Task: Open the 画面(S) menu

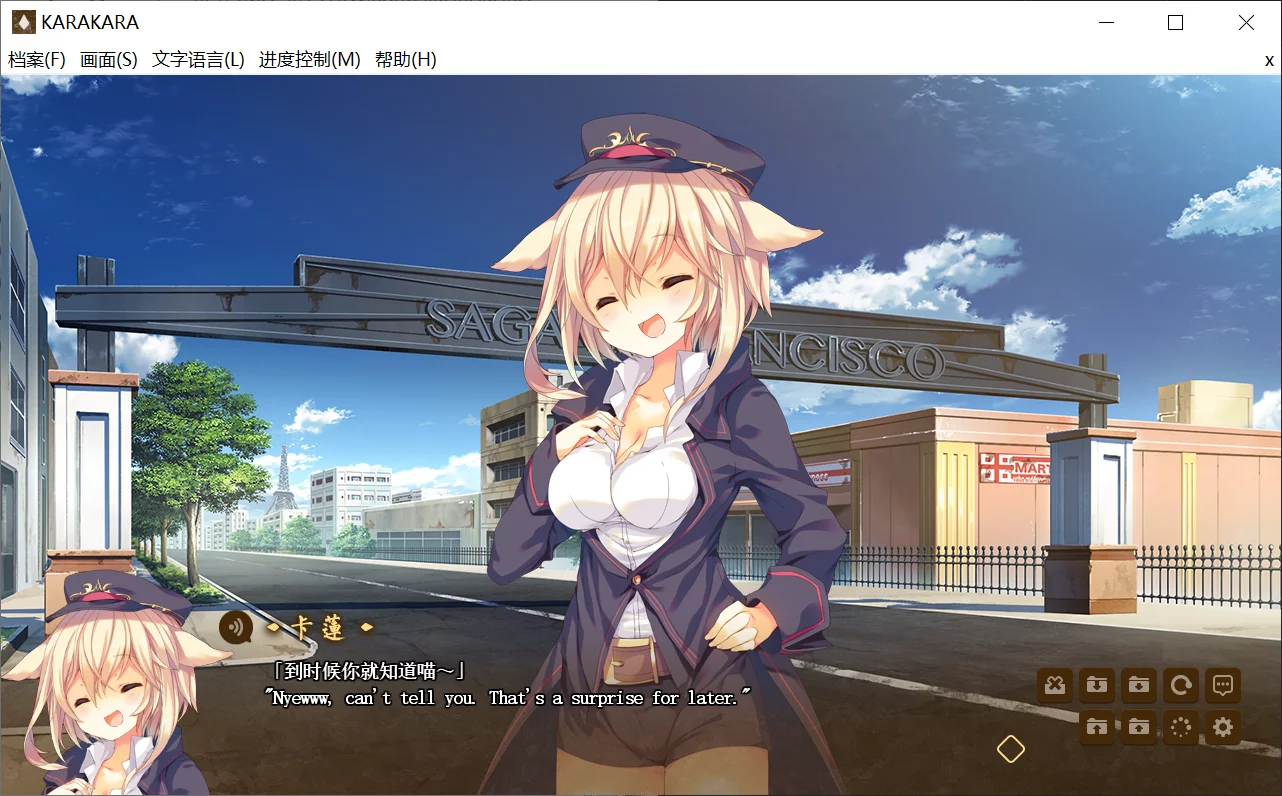Action: click(x=110, y=60)
